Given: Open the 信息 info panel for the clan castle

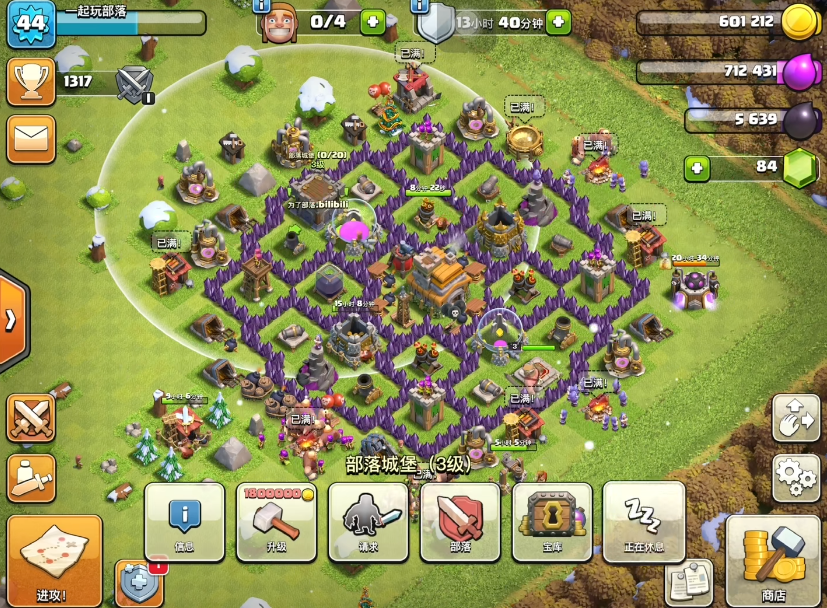Looking at the screenshot, I should 184,521.
